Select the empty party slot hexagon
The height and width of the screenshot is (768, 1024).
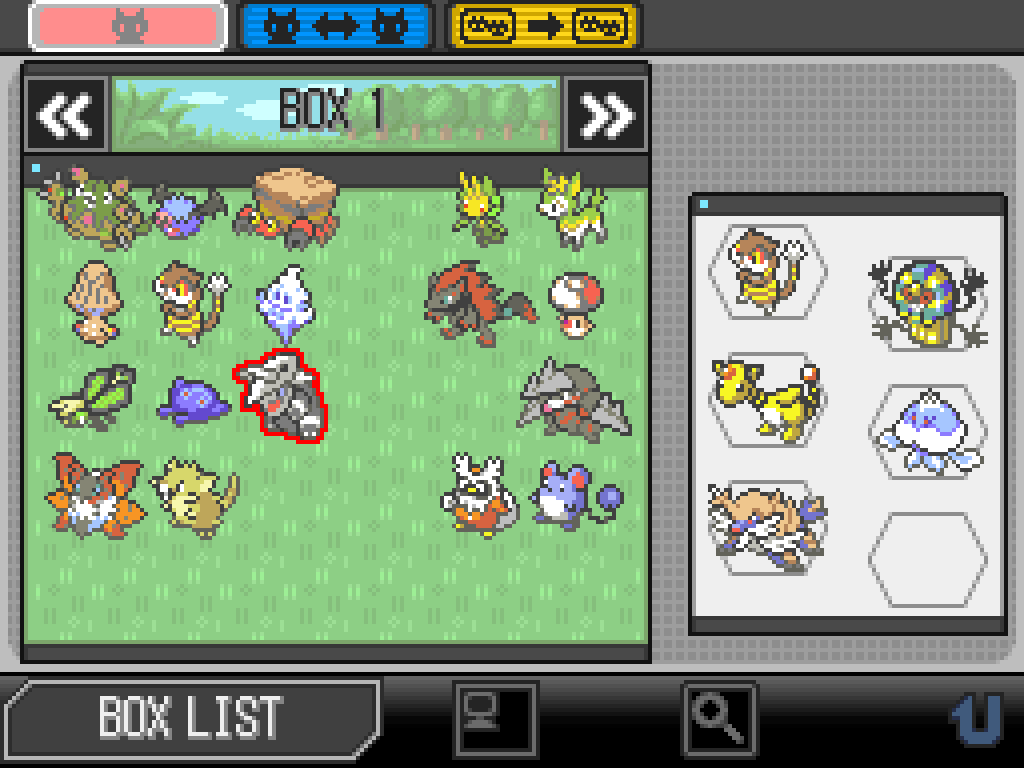click(927, 558)
